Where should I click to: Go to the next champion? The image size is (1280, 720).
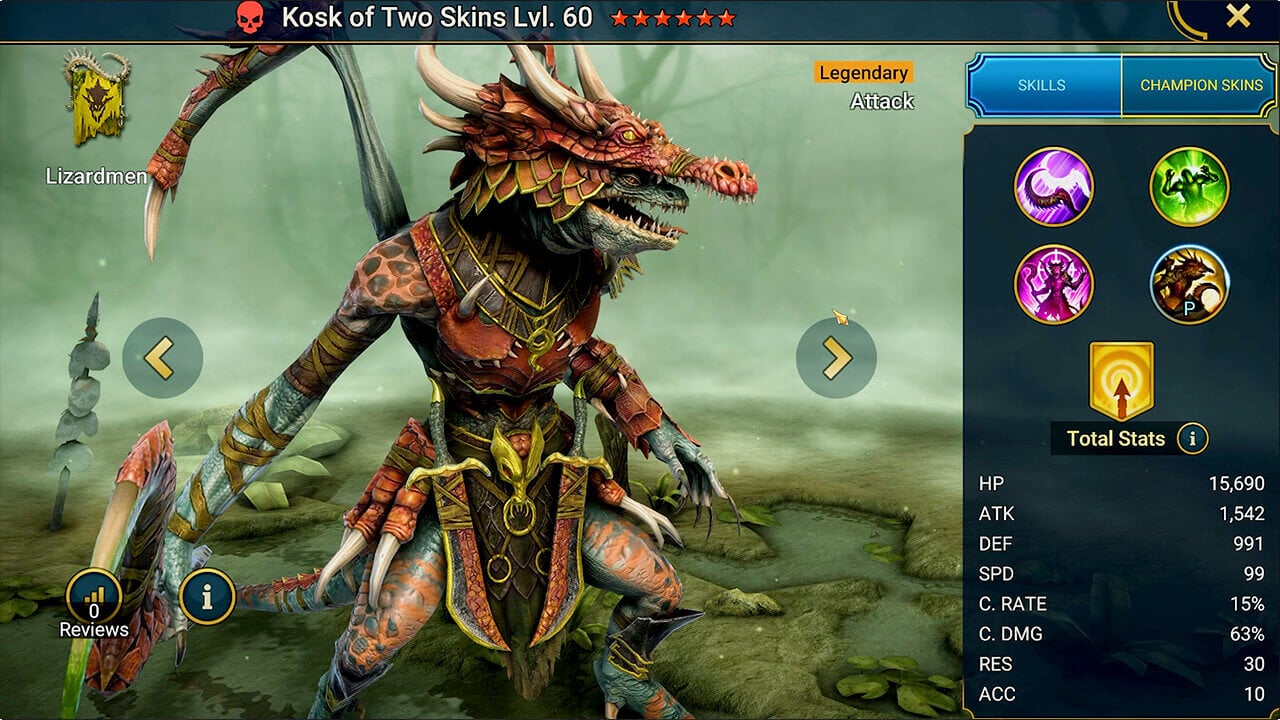tap(836, 358)
